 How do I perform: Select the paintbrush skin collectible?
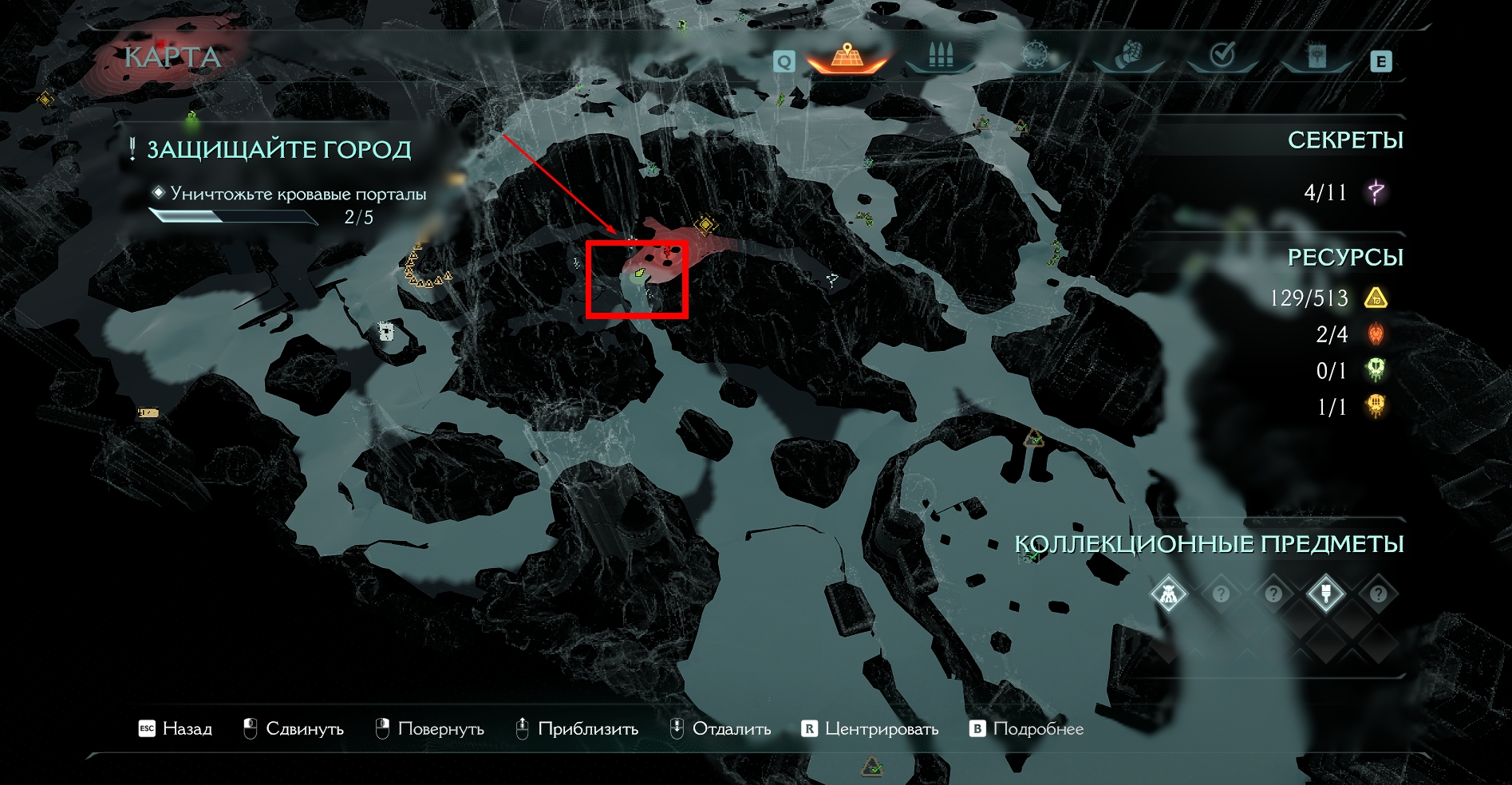(x=1325, y=594)
